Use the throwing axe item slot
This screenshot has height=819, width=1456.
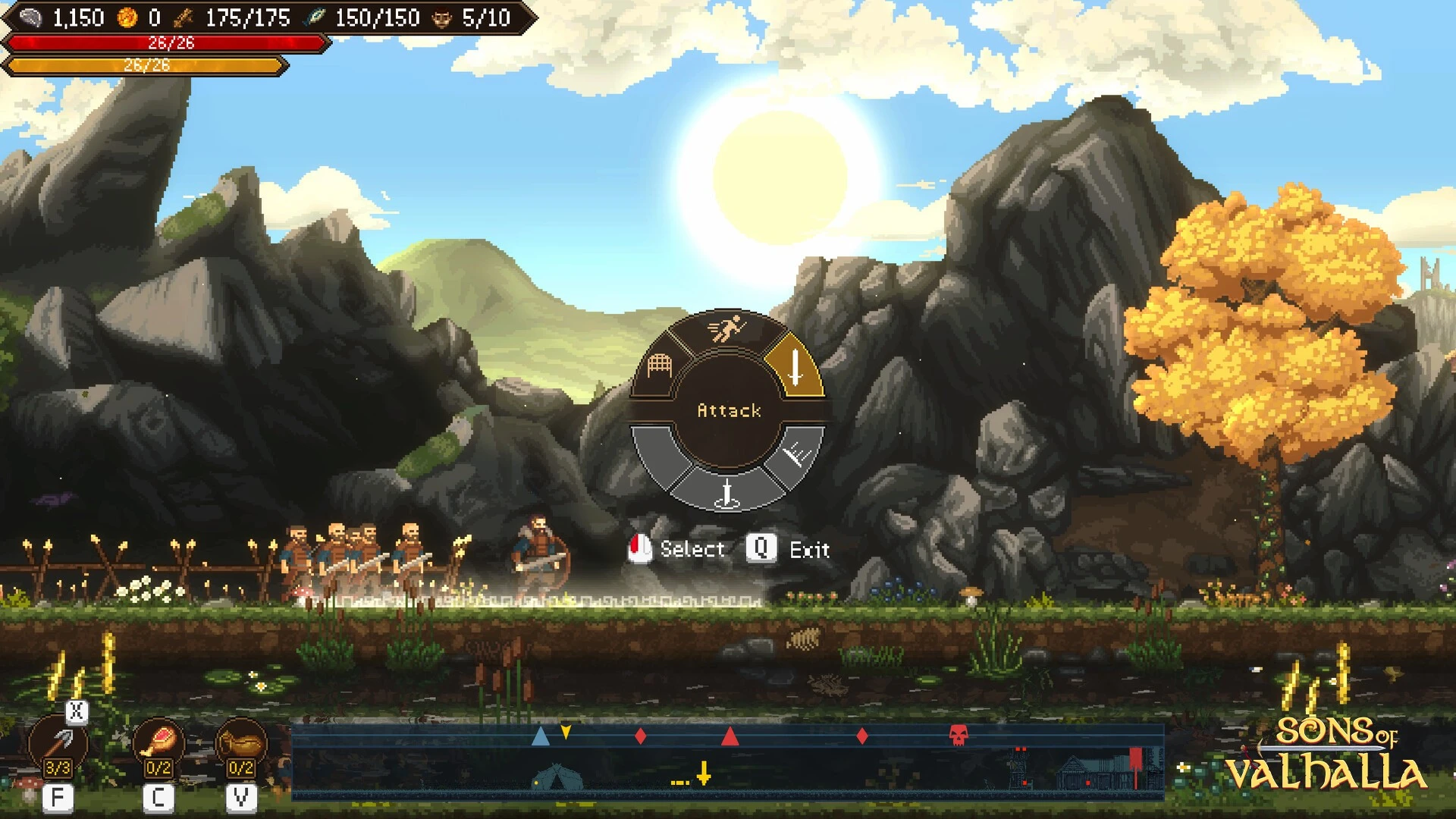click(x=58, y=744)
